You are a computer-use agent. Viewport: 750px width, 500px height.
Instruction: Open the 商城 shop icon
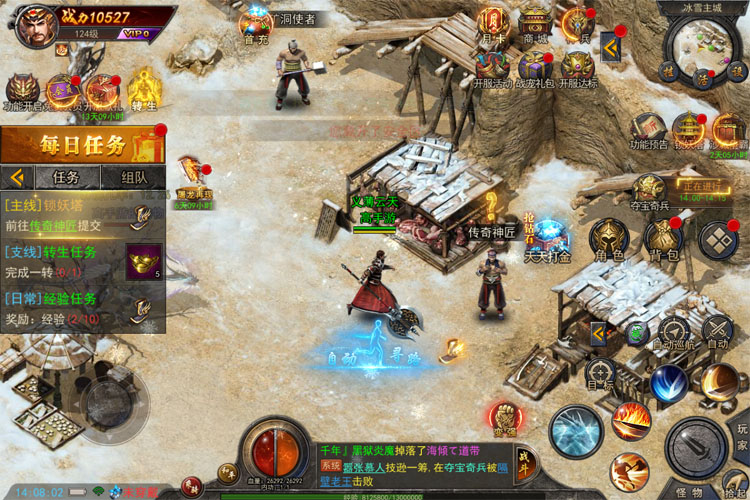pos(535,24)
